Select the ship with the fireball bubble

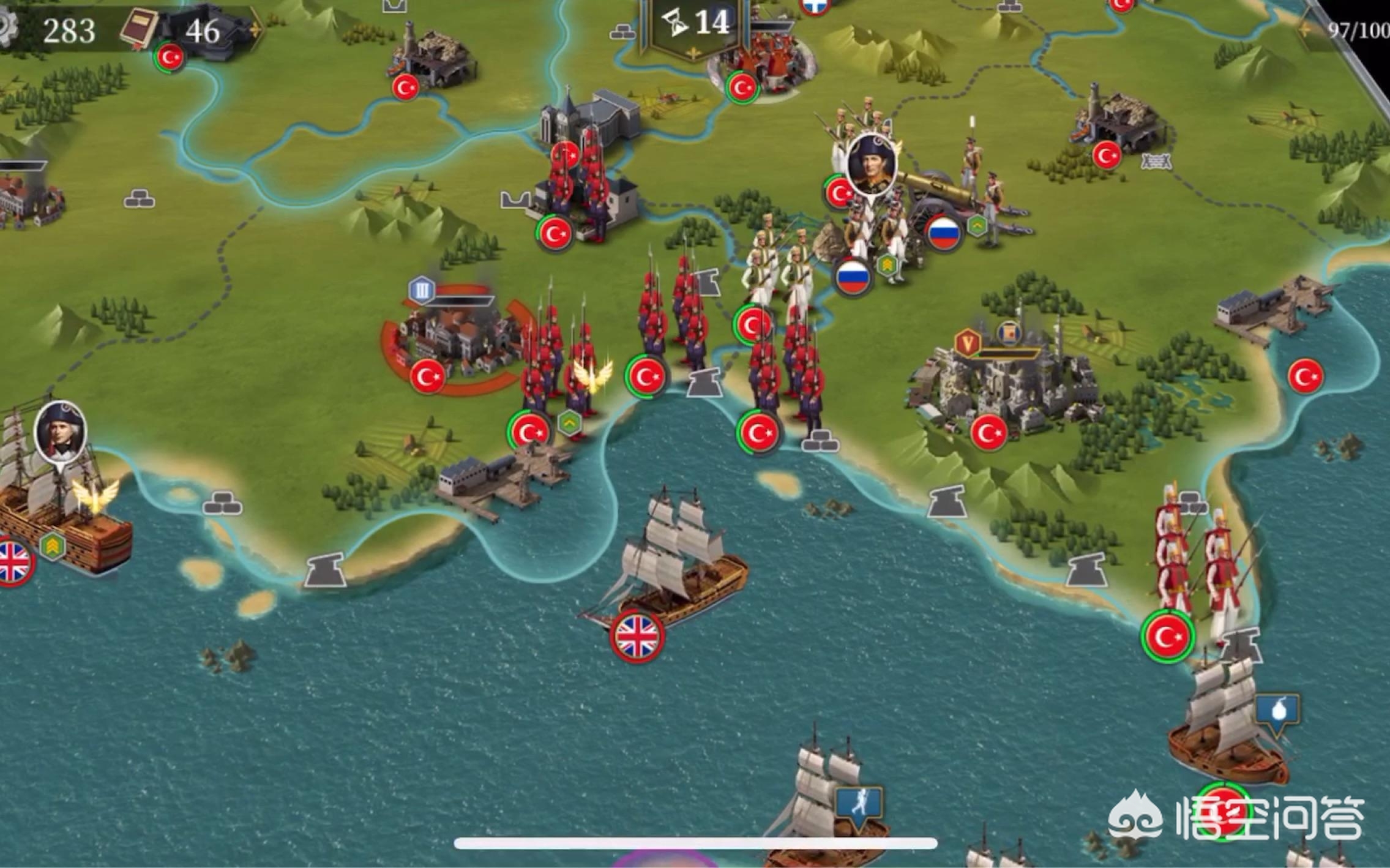1224,728
